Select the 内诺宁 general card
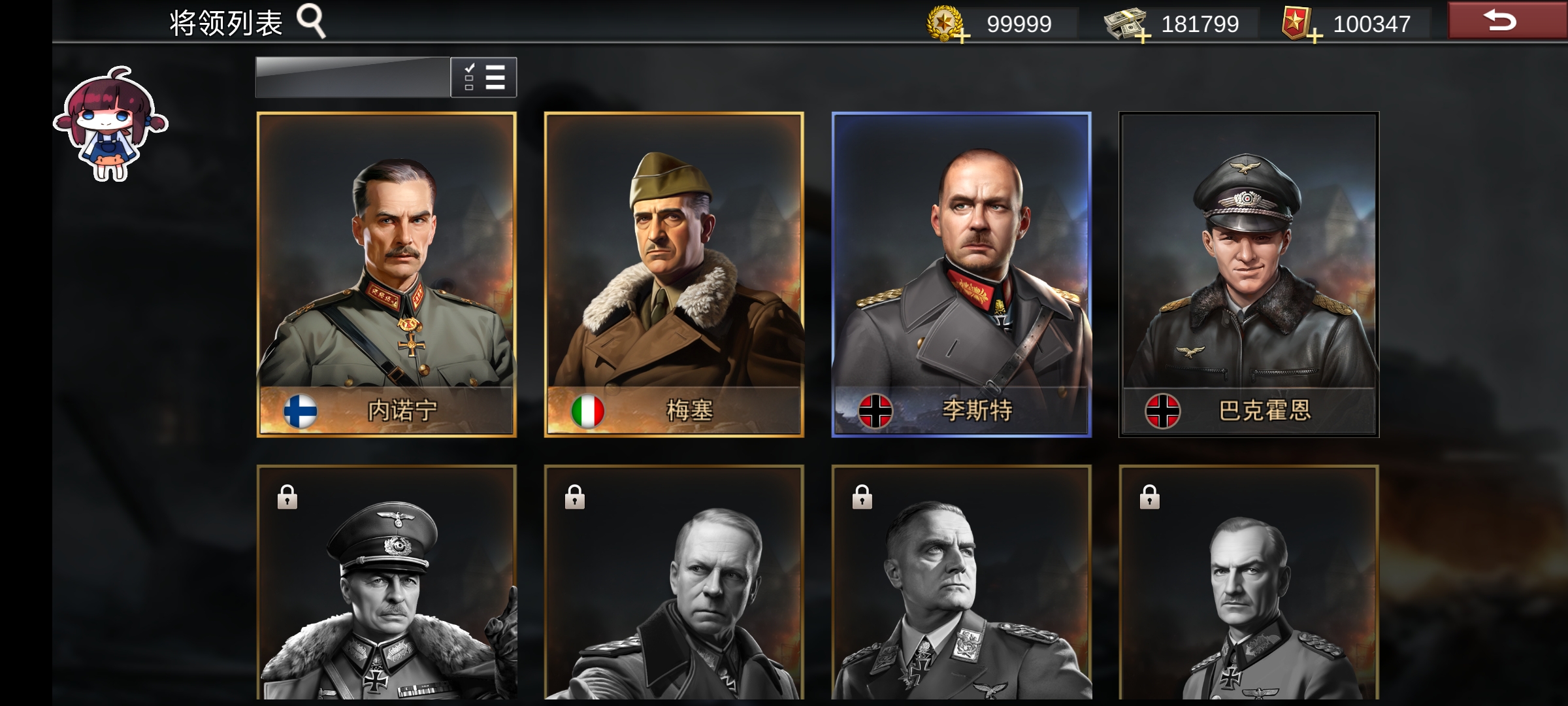Viewport: 1568px width, 706px height. (x=387, y=275)
